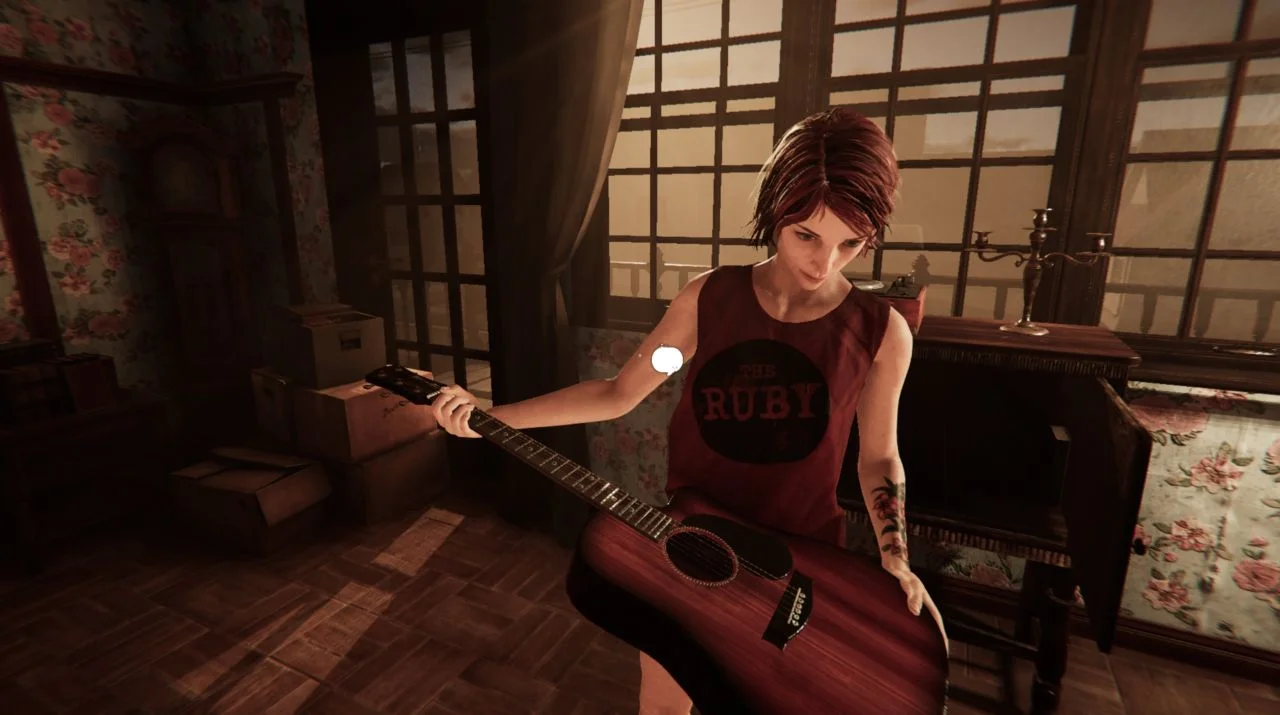The height and width of the screenshot is (715, 1280).
Task: Click the white circular interaction marker
Action: point(667,360)
